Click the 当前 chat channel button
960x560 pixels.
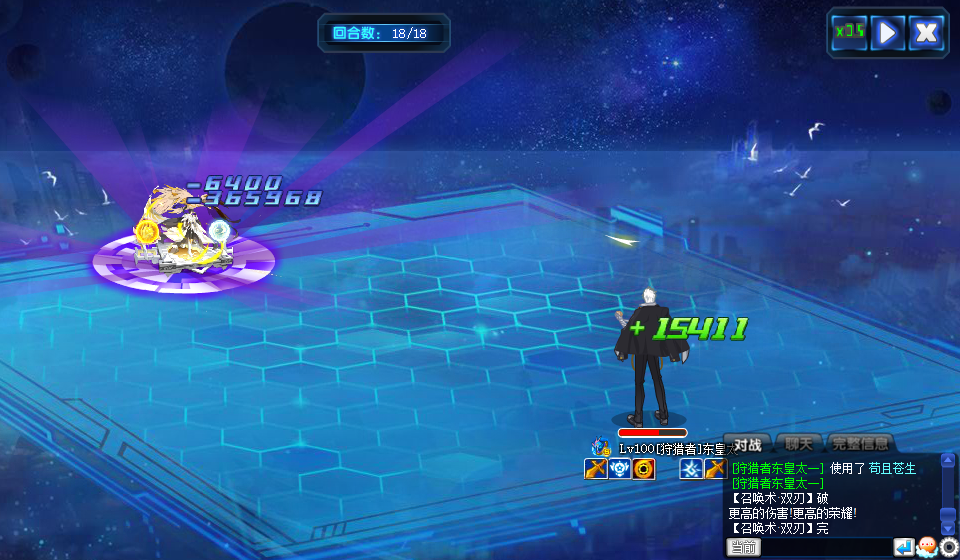[x=743, y=547]
